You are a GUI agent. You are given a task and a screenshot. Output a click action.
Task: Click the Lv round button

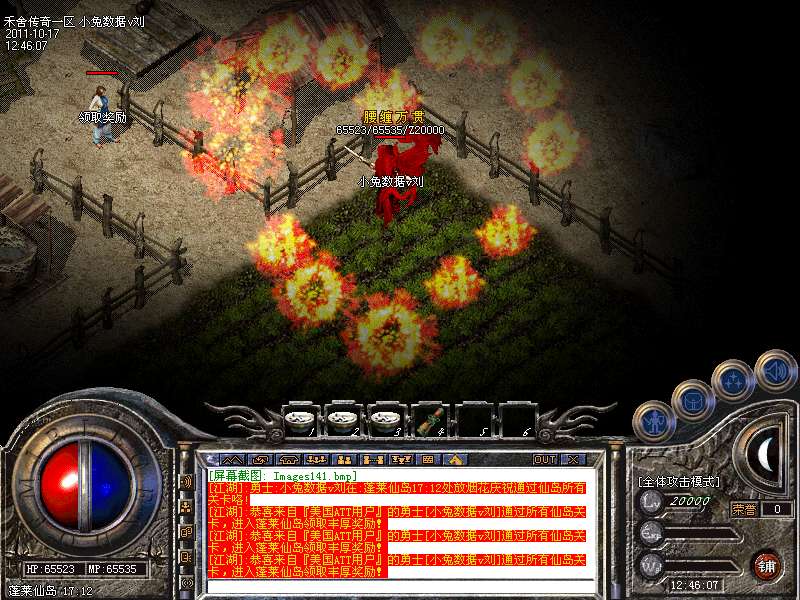coord(651,503)
